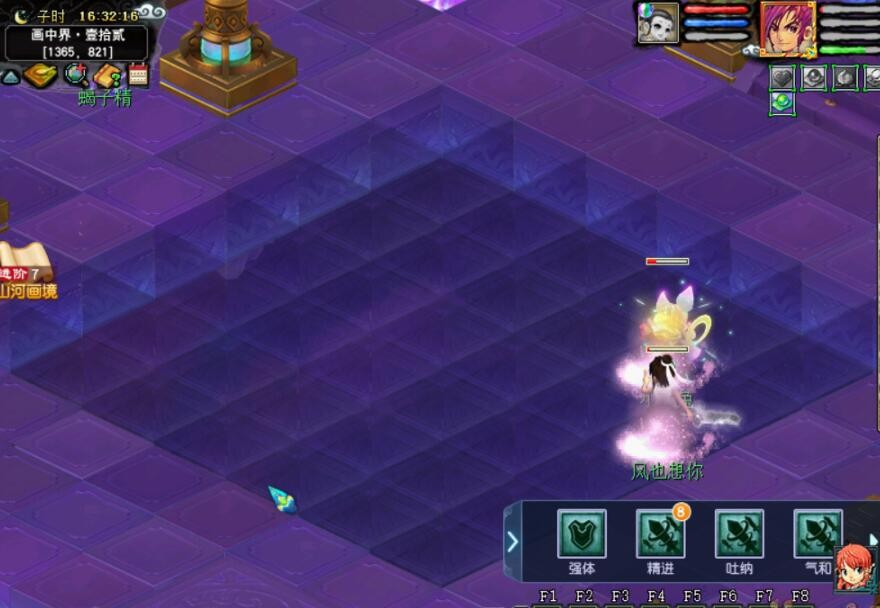Select the 吐纳 skill icon

739,534
